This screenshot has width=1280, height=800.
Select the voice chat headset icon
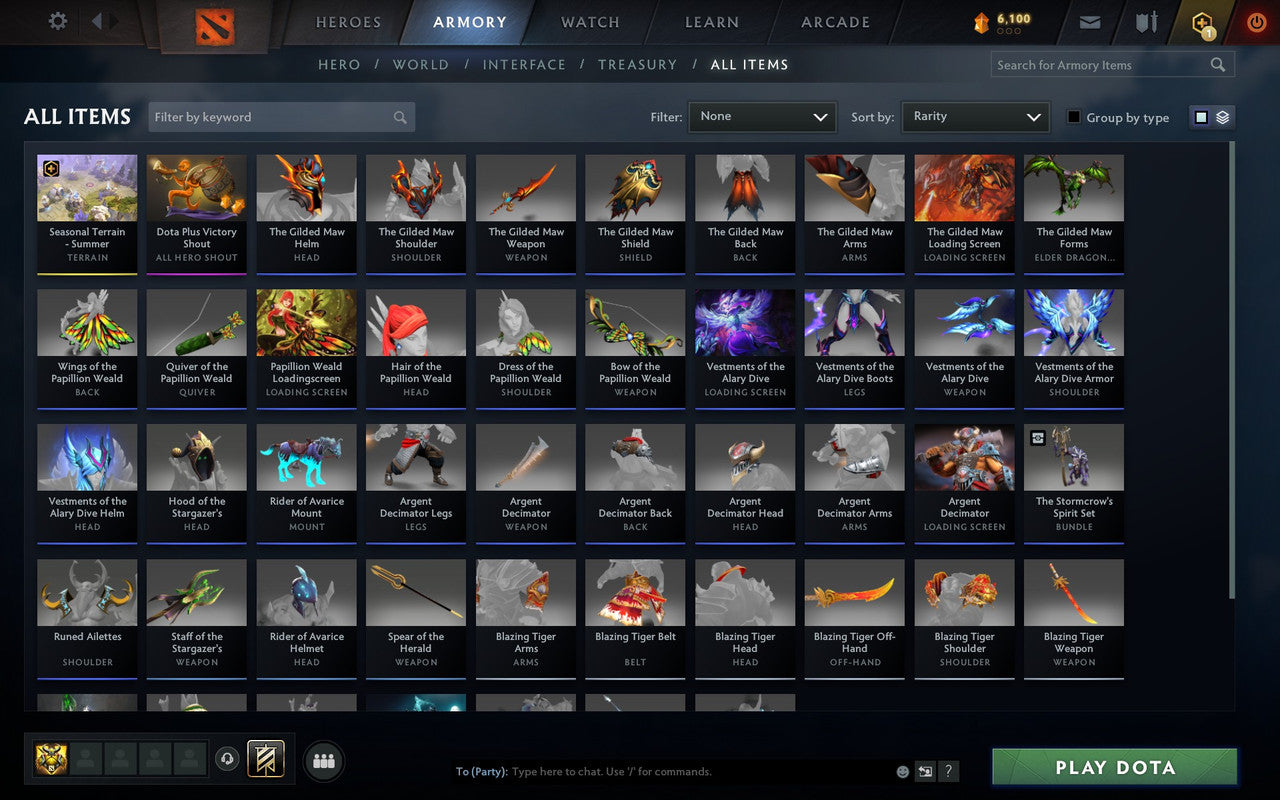click(228, 760)
